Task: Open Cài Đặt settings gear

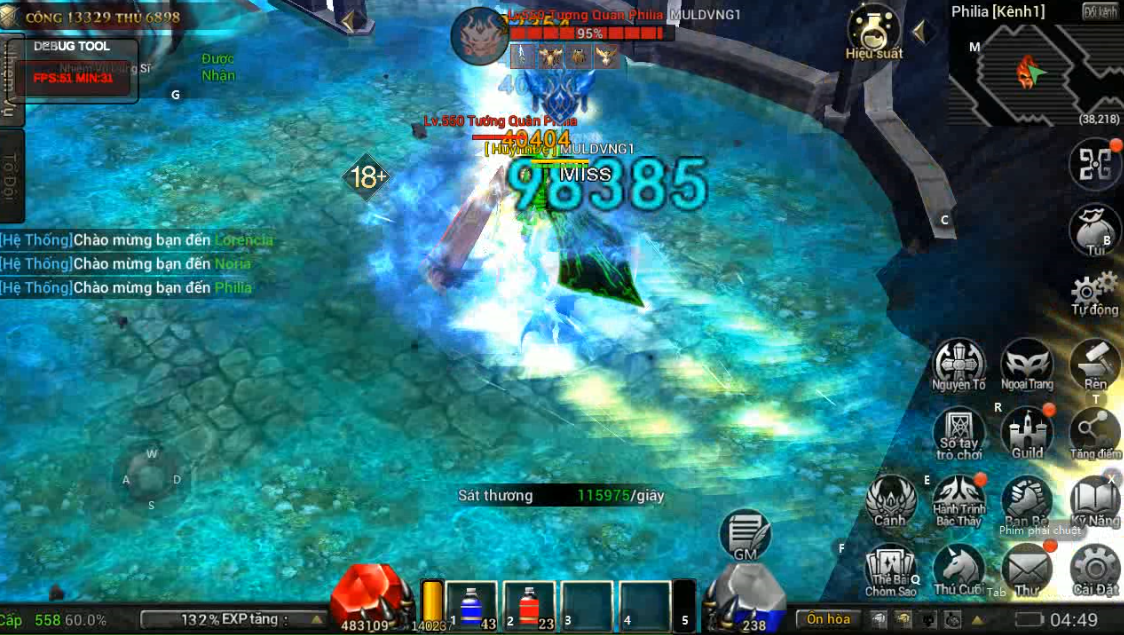Action: click(x=1095, y=568)
